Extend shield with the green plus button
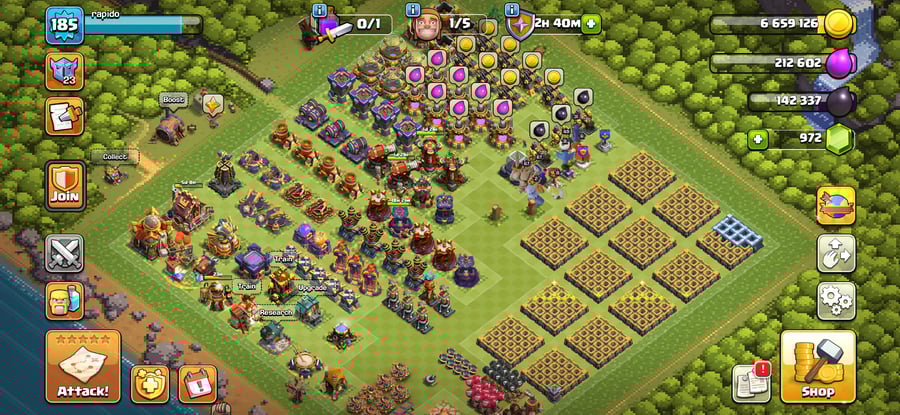The image size is (900, 415). coord(591,23)
